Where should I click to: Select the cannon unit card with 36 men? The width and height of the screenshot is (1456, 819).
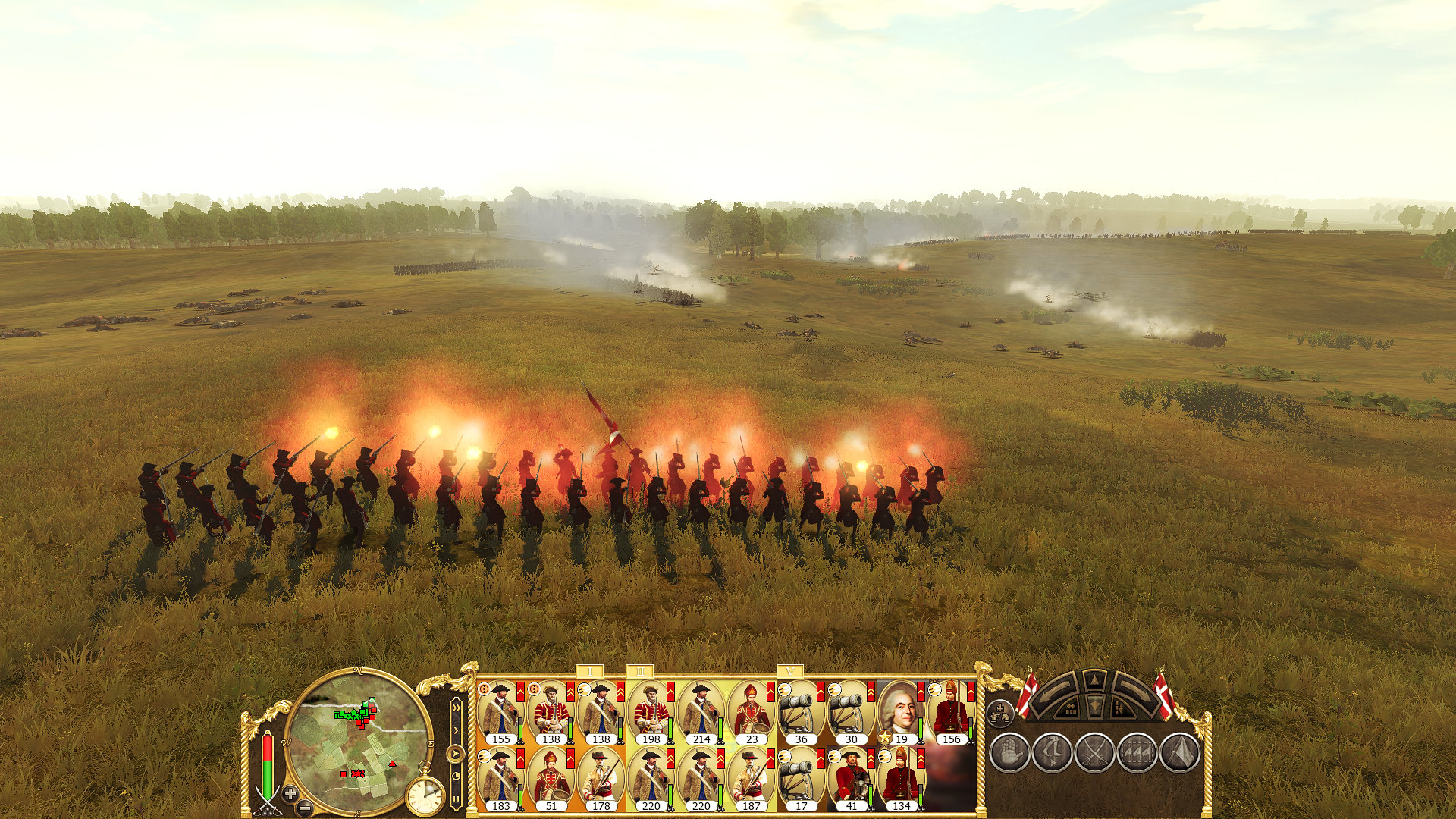[801, 713]
